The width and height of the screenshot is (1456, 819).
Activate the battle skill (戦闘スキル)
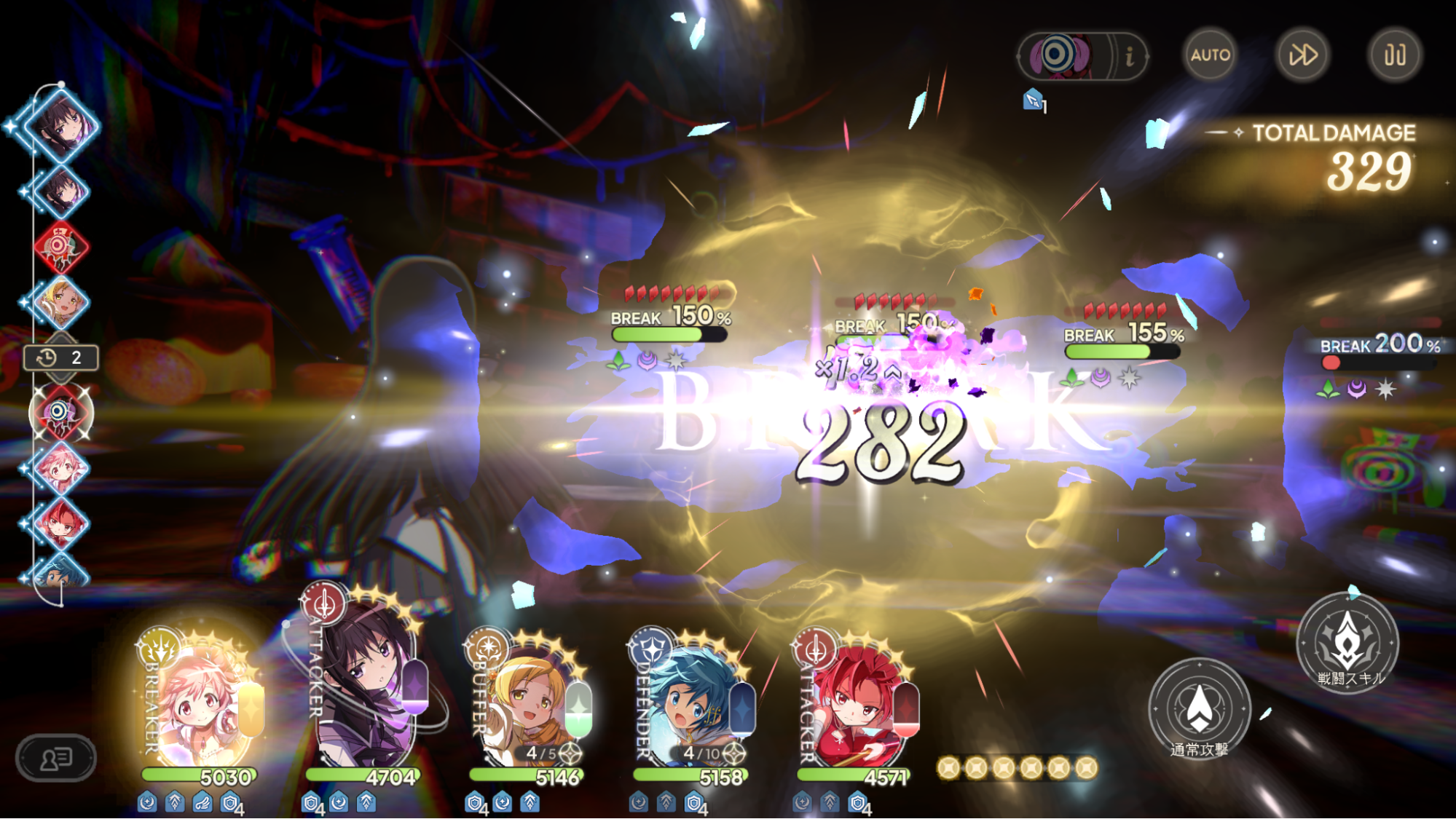pyautogui.click(x=1347, y=642)
